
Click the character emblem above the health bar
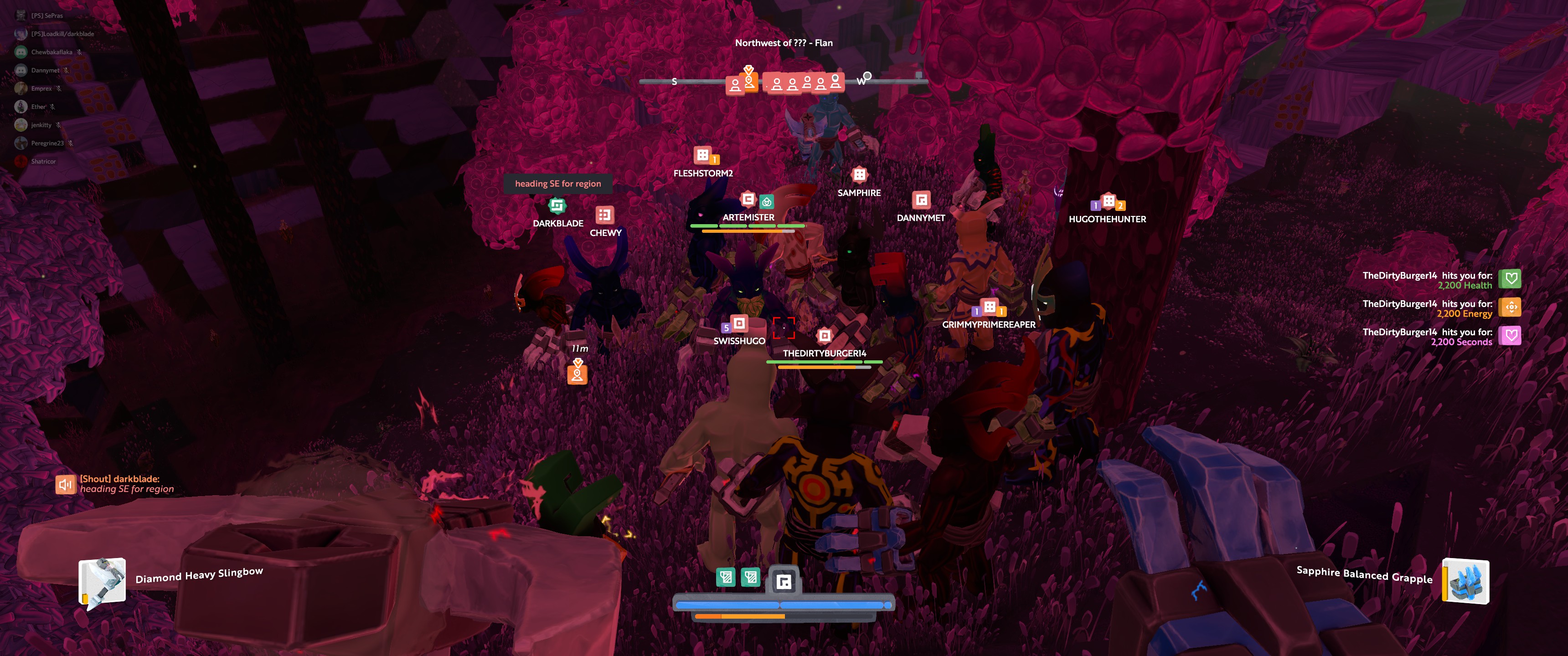(x=784, y=582)
